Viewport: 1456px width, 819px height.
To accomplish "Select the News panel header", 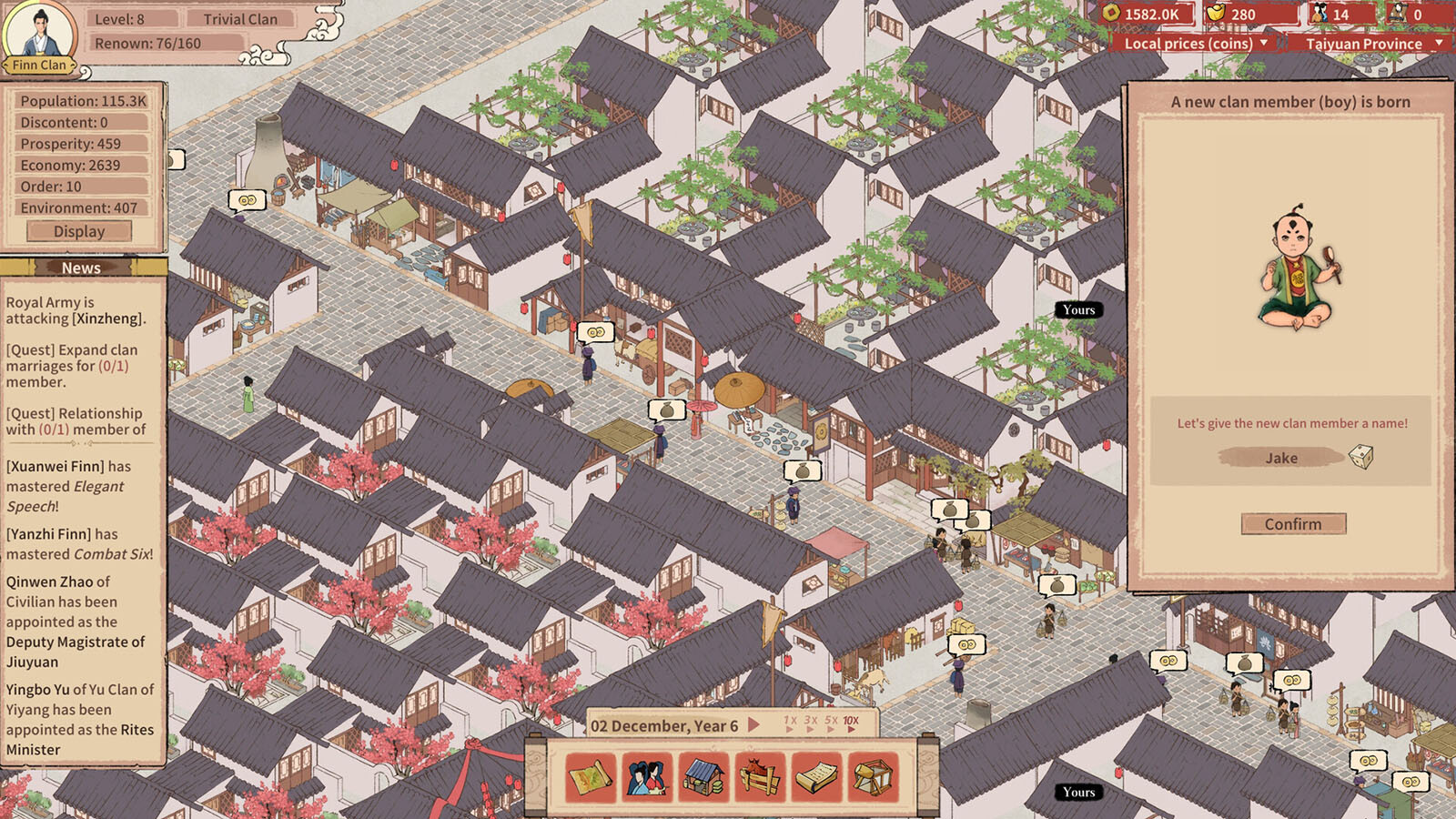I will pyautogui.click(x=81, y=268).
